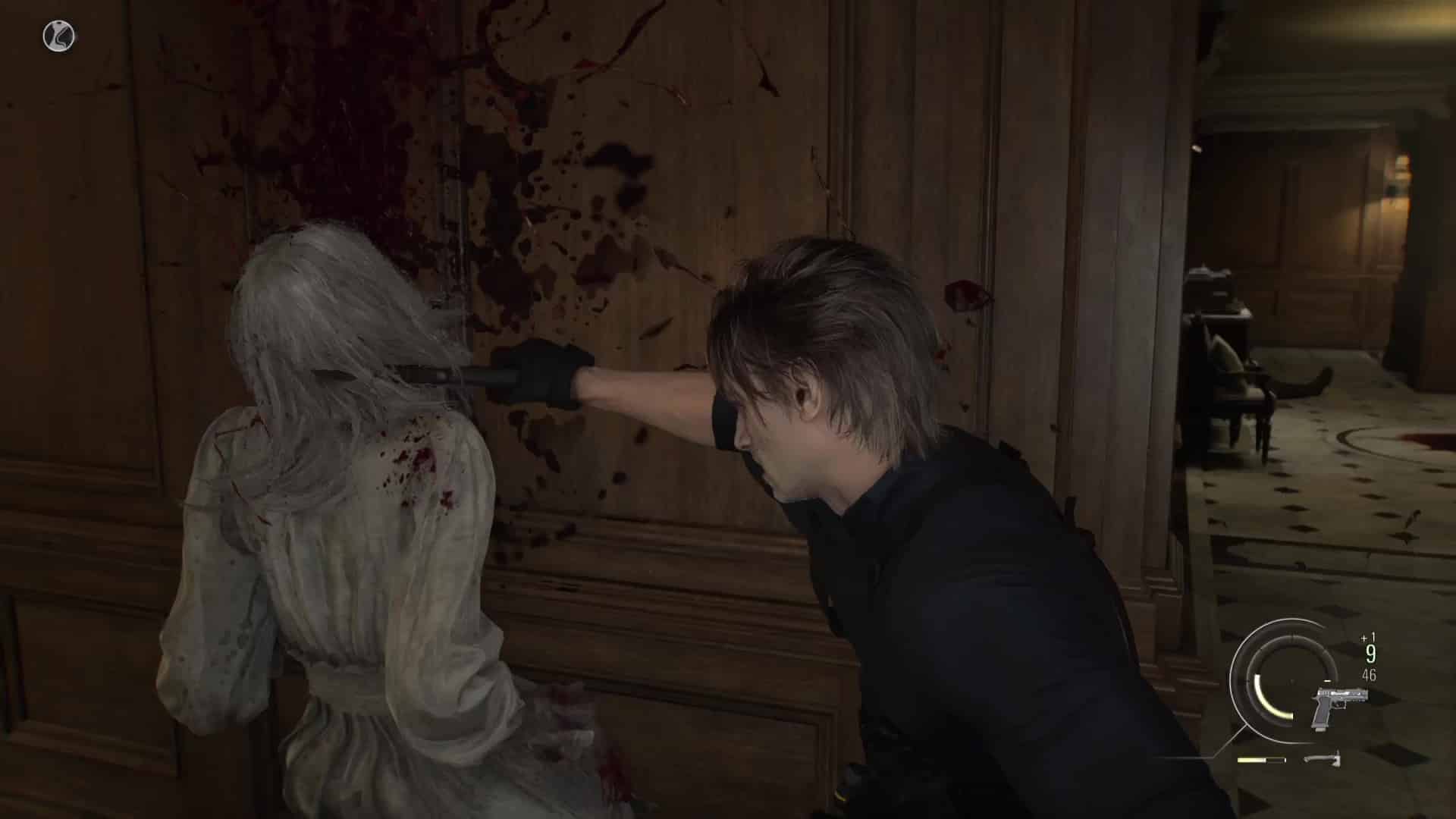Select the loaded ammo count showing 9
The width and height of the screenshot is (1456, 819).
[1370, 653]
